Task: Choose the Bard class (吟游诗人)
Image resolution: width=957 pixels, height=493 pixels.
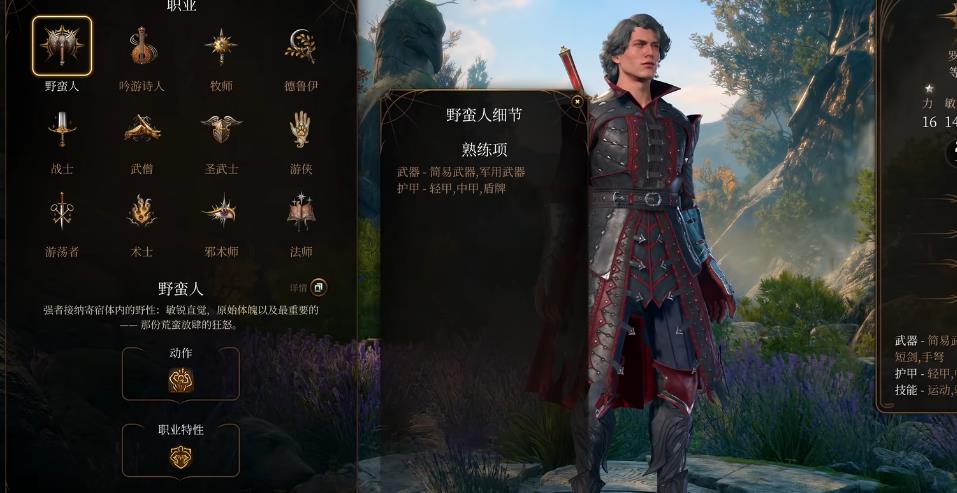Action: [x=142, y=46]
